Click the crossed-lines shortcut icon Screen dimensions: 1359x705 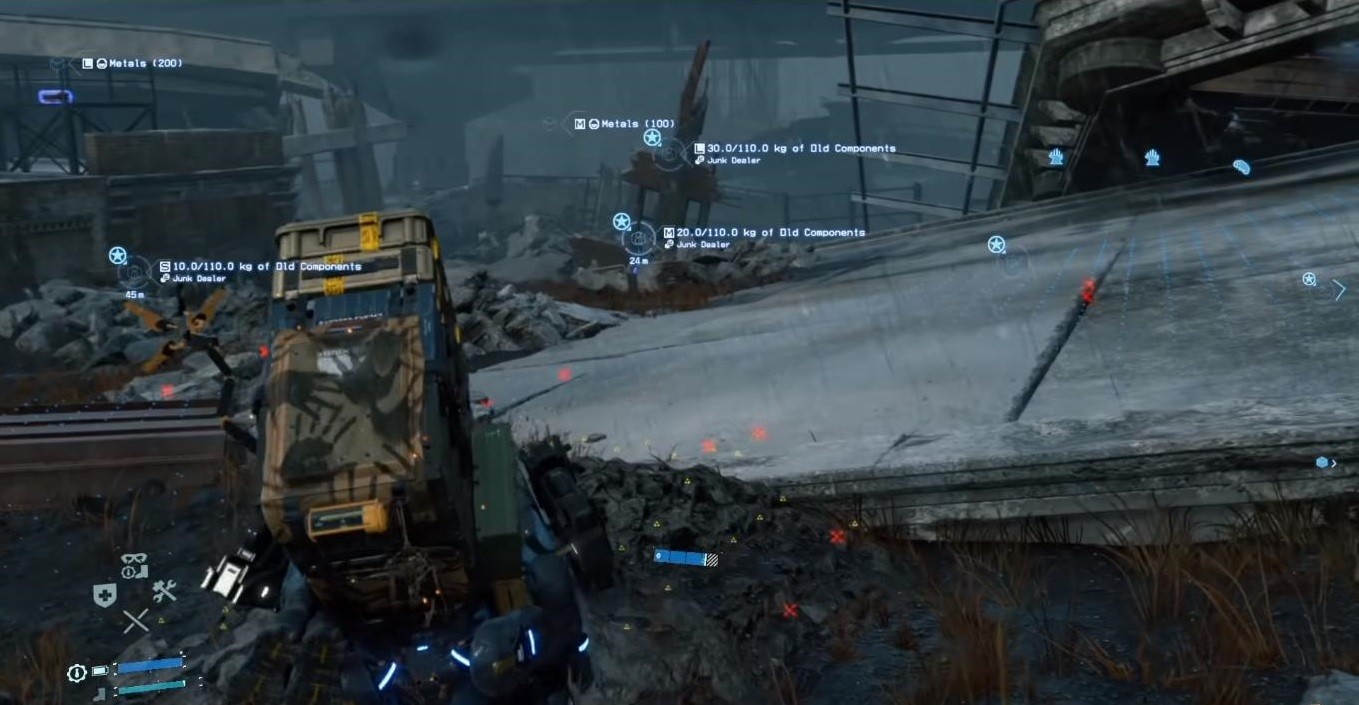click(x=135, y=621)
